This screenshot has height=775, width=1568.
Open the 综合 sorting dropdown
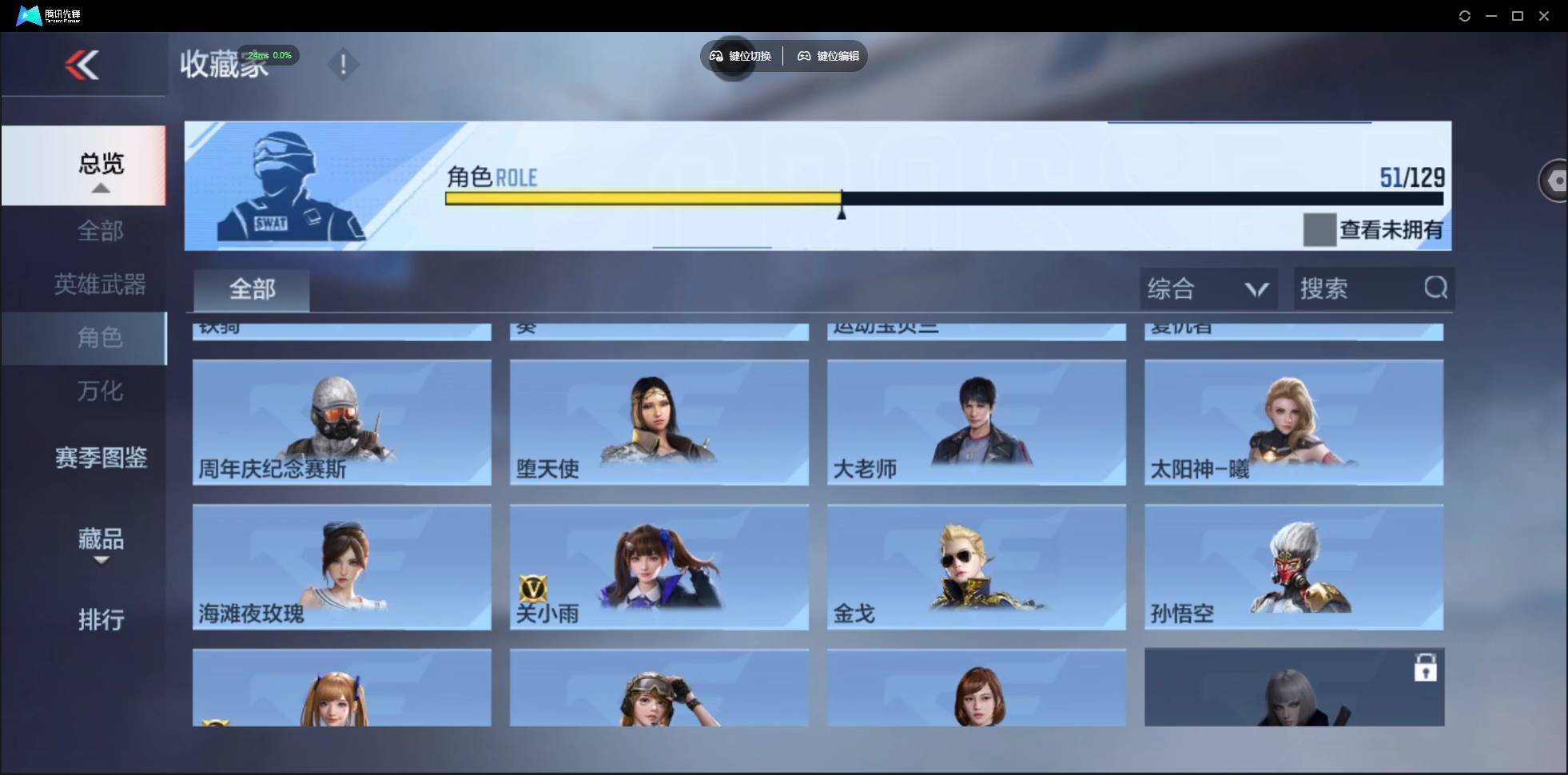point(1207,288)
